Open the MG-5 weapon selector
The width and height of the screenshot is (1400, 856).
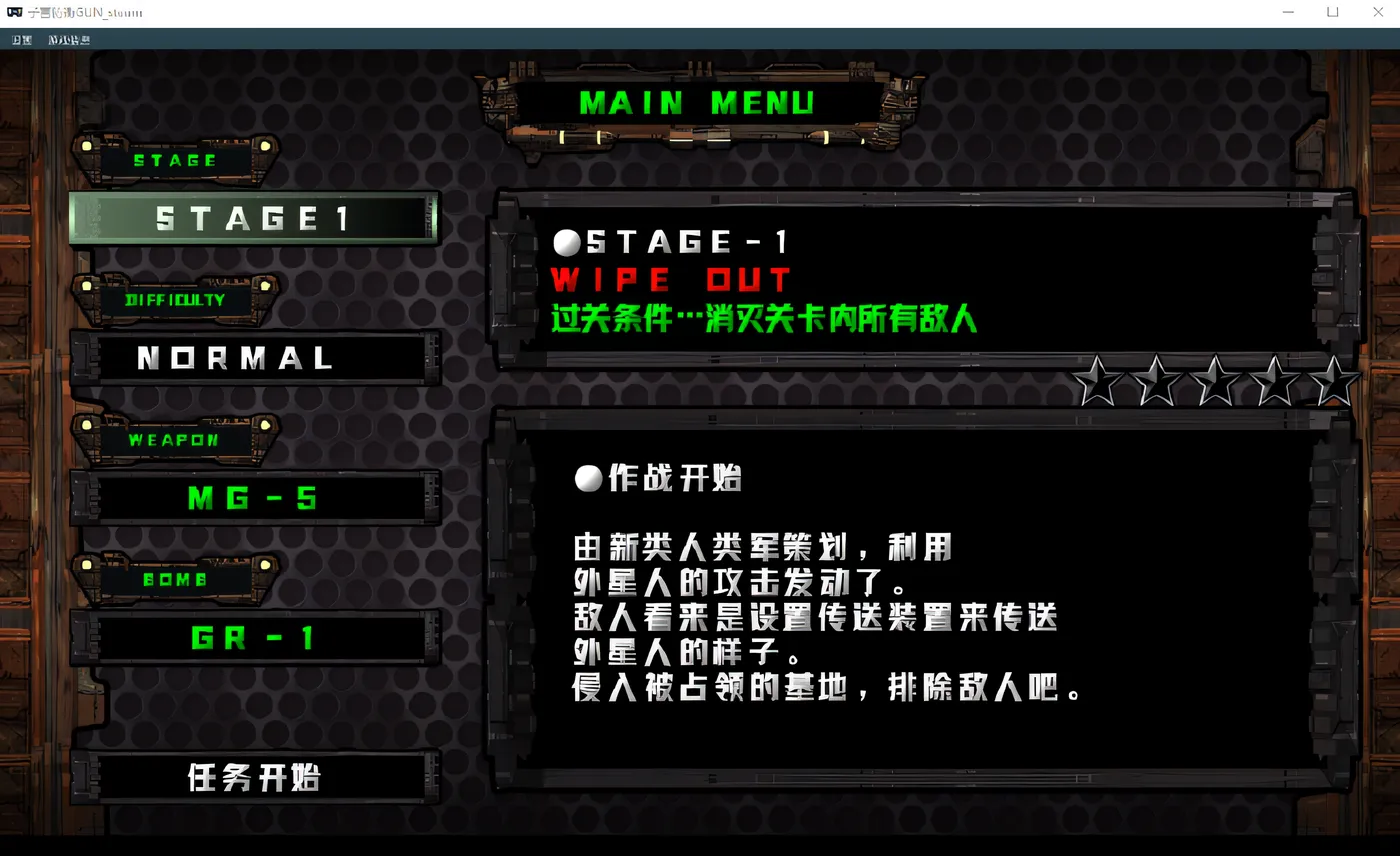pyautogui.click(x=253, y=499)
